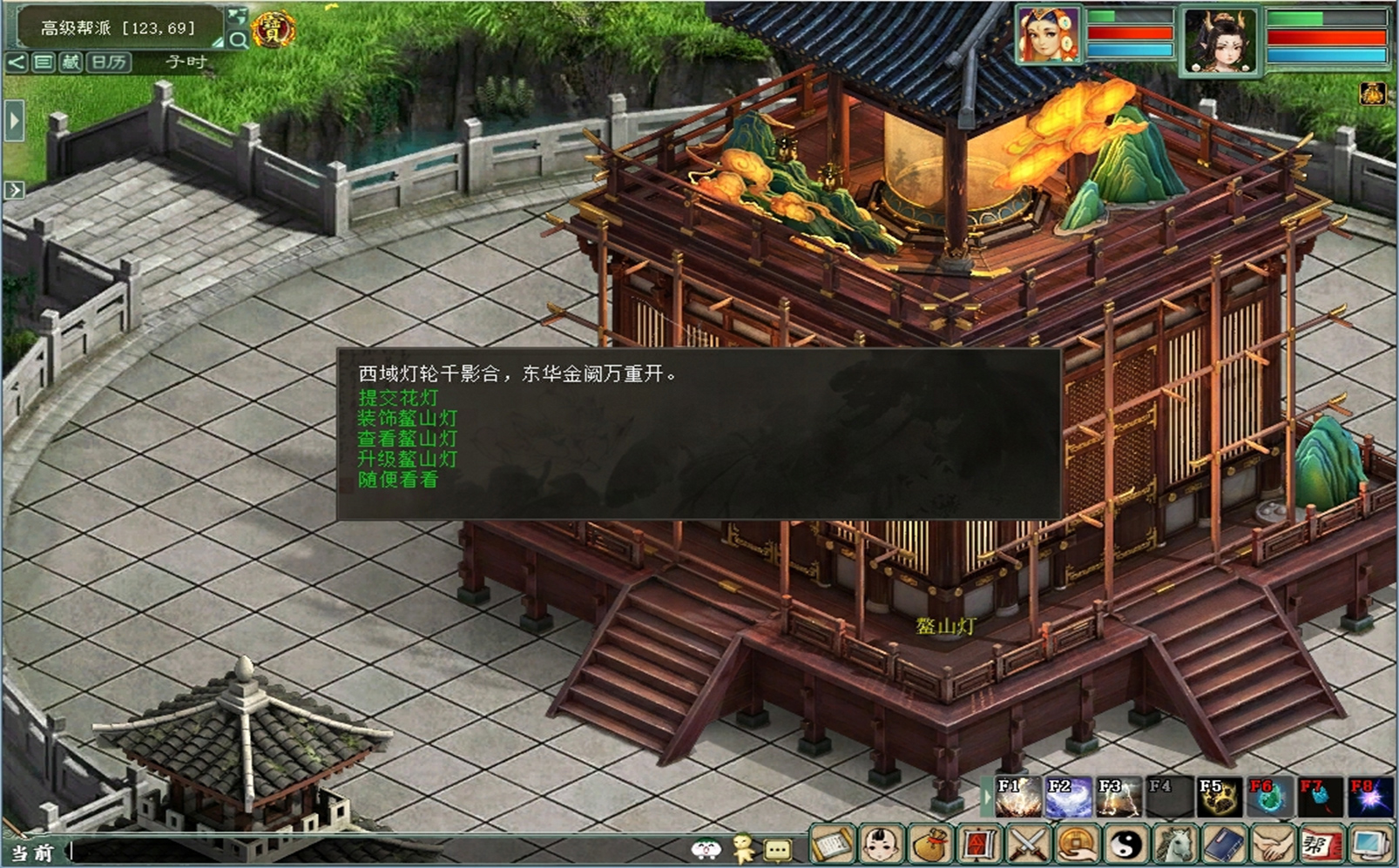
Task: Choose the 提交花灯 dialogue option
Action: tap(398, 397)
